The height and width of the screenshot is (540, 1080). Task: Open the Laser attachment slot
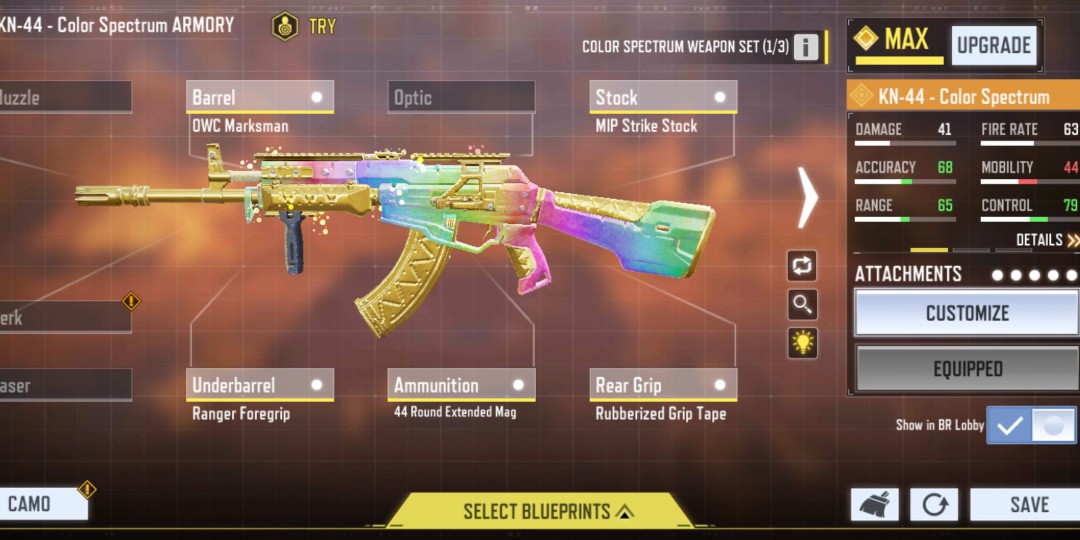[64, 385]
